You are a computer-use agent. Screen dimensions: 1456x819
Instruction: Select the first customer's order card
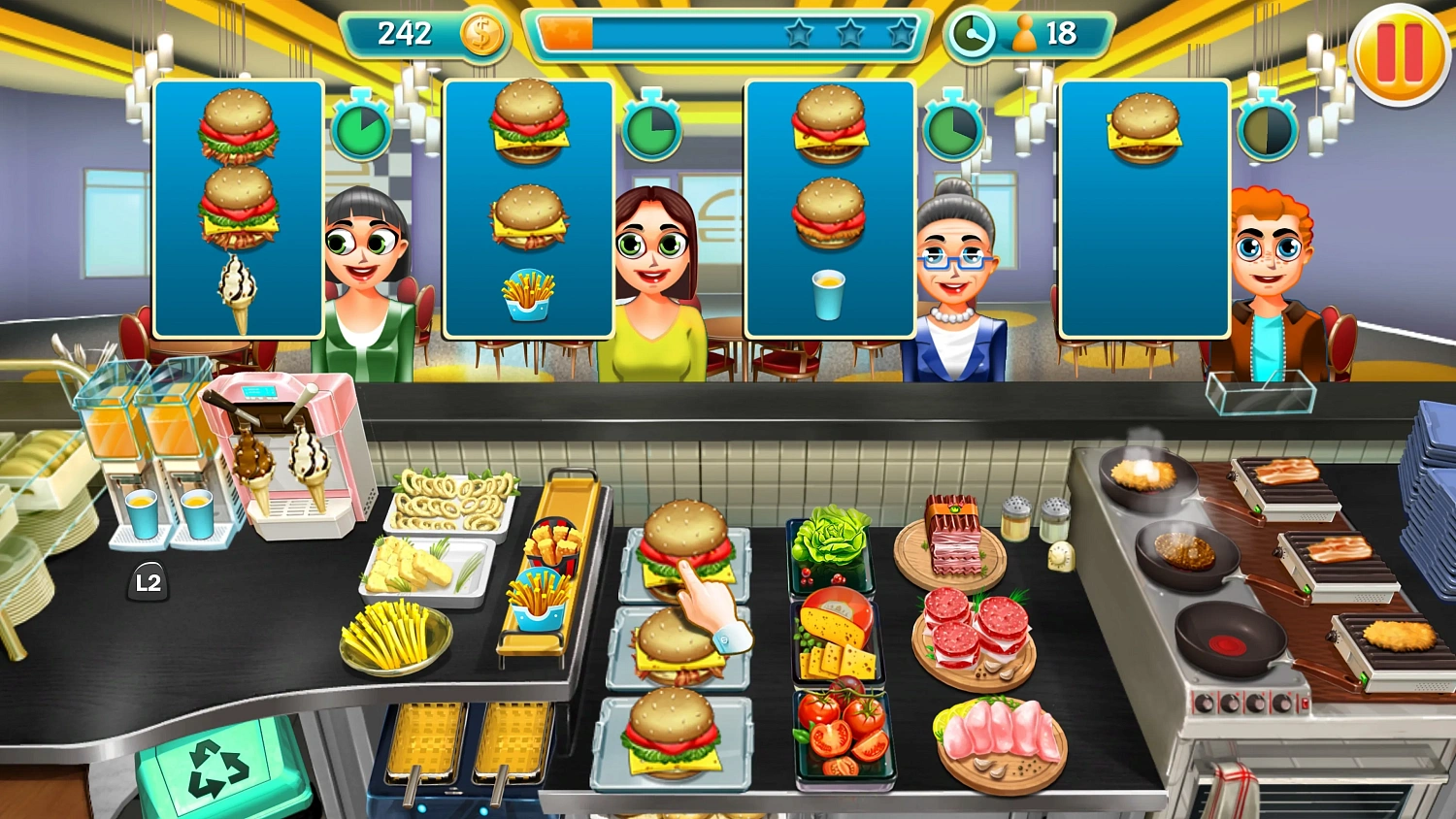240,209
